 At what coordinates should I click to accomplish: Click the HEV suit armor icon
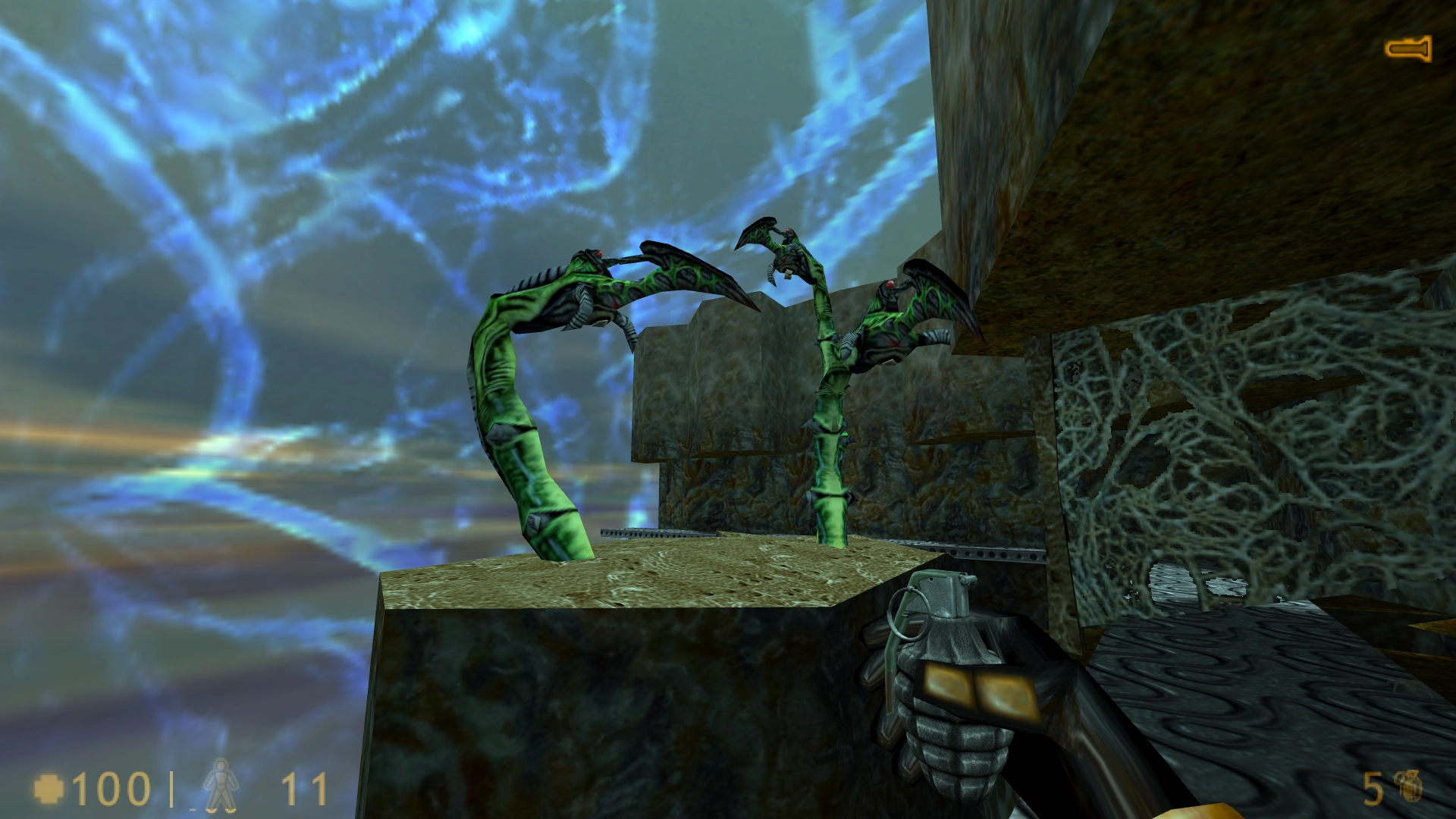click(x=221, y=786)
